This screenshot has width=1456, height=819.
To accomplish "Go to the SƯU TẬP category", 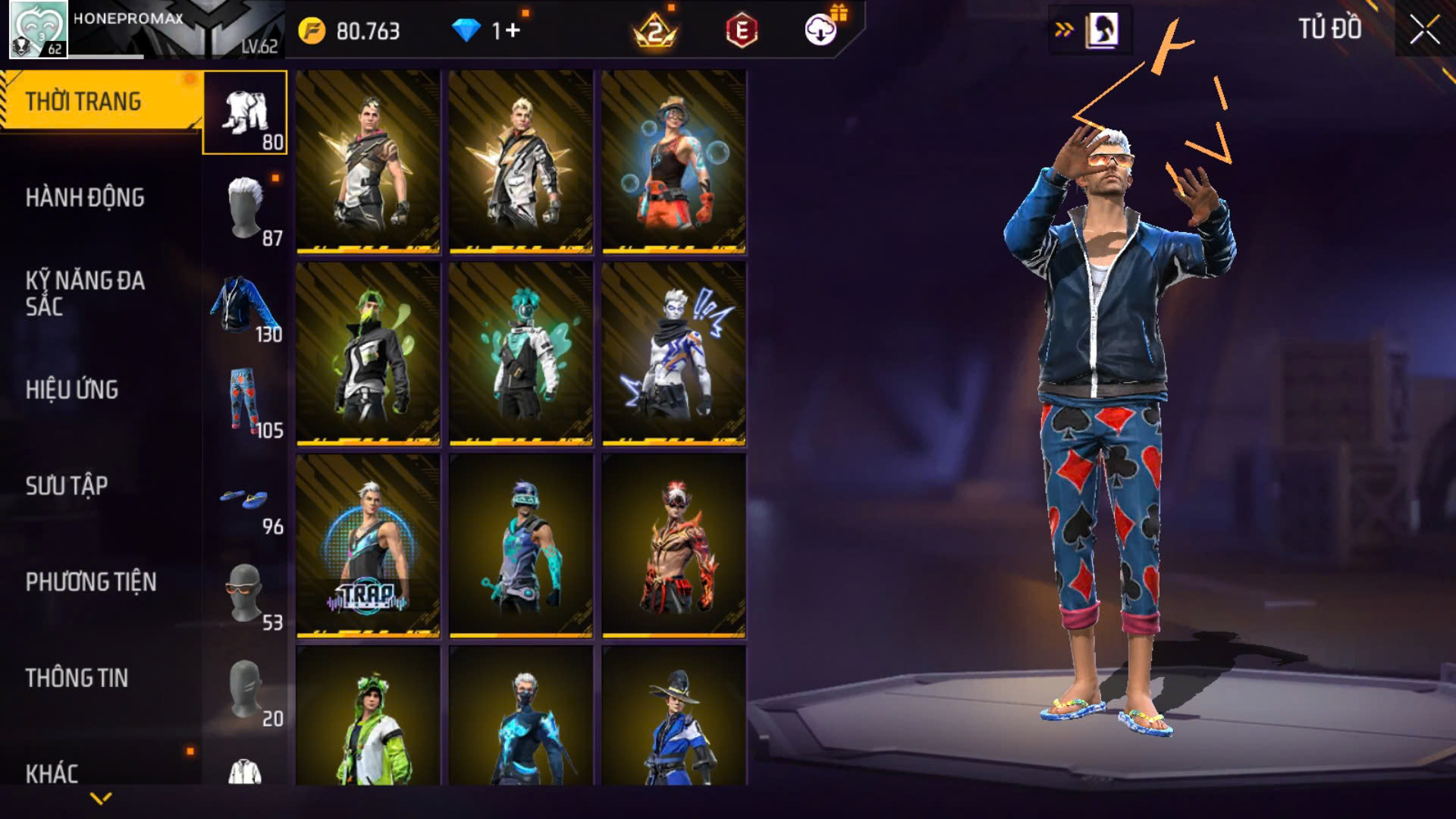I will tap(67, 485).
